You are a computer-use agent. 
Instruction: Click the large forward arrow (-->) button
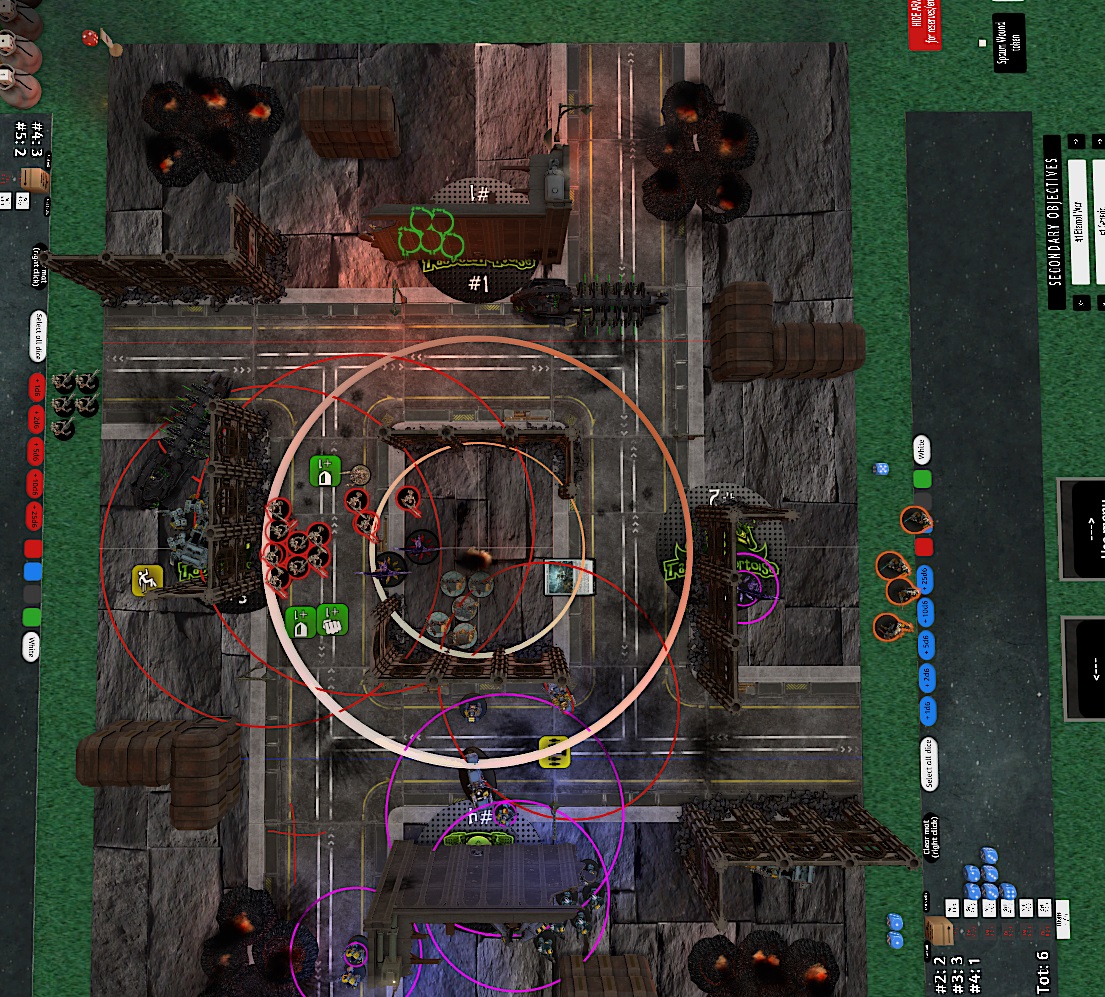click(x=1086, y=529)
